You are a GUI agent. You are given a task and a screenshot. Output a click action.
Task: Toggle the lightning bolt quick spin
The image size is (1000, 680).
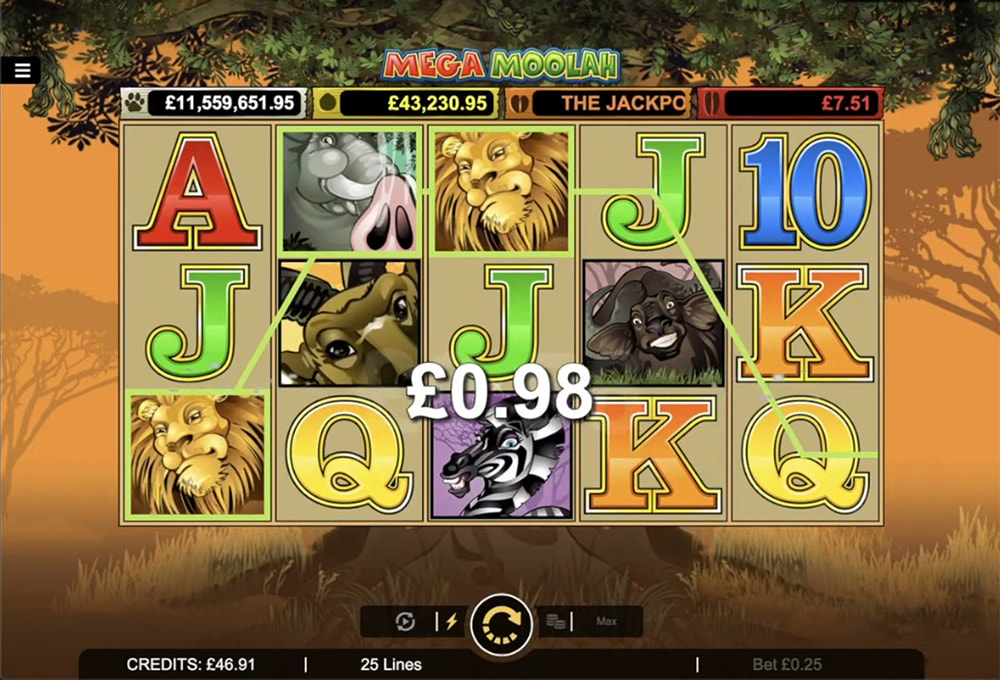click(x=451, y=622)
